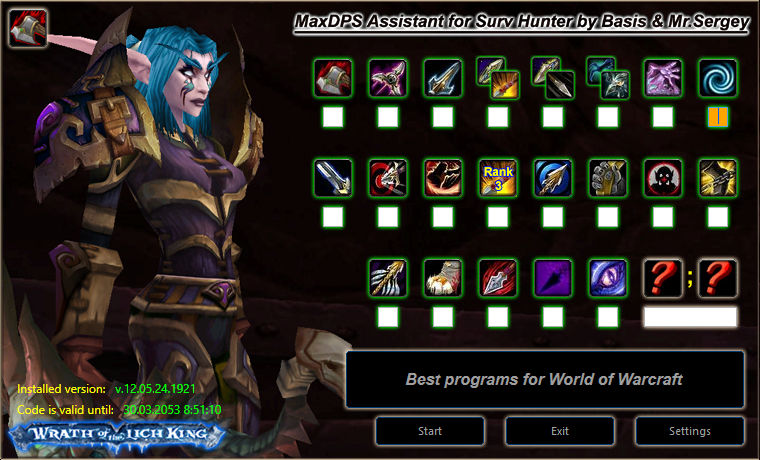Click the arrow on blue circle icon
The width and height of the screenshot is (760, 460).
pyautogui.click(x=553, y=178)
